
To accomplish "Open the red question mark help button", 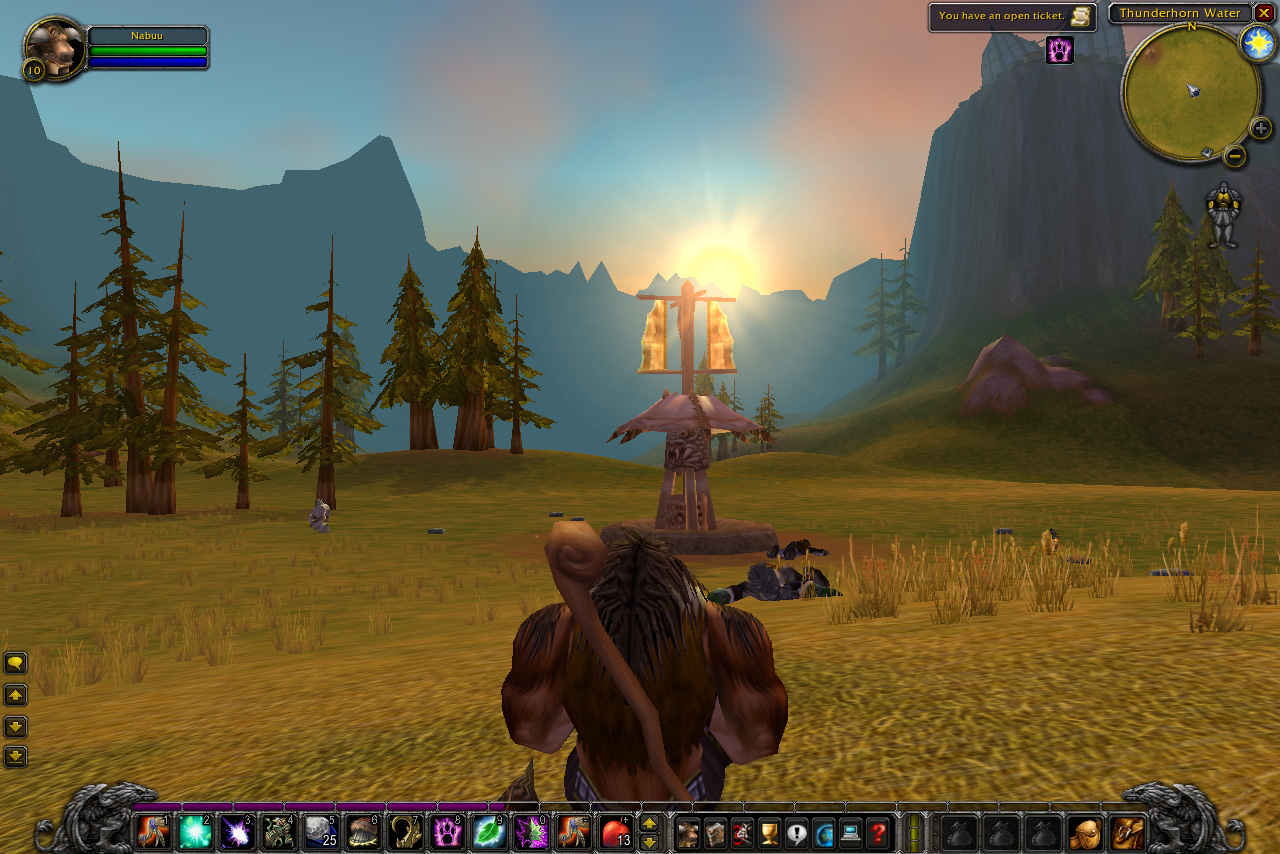I will point(877,832).
